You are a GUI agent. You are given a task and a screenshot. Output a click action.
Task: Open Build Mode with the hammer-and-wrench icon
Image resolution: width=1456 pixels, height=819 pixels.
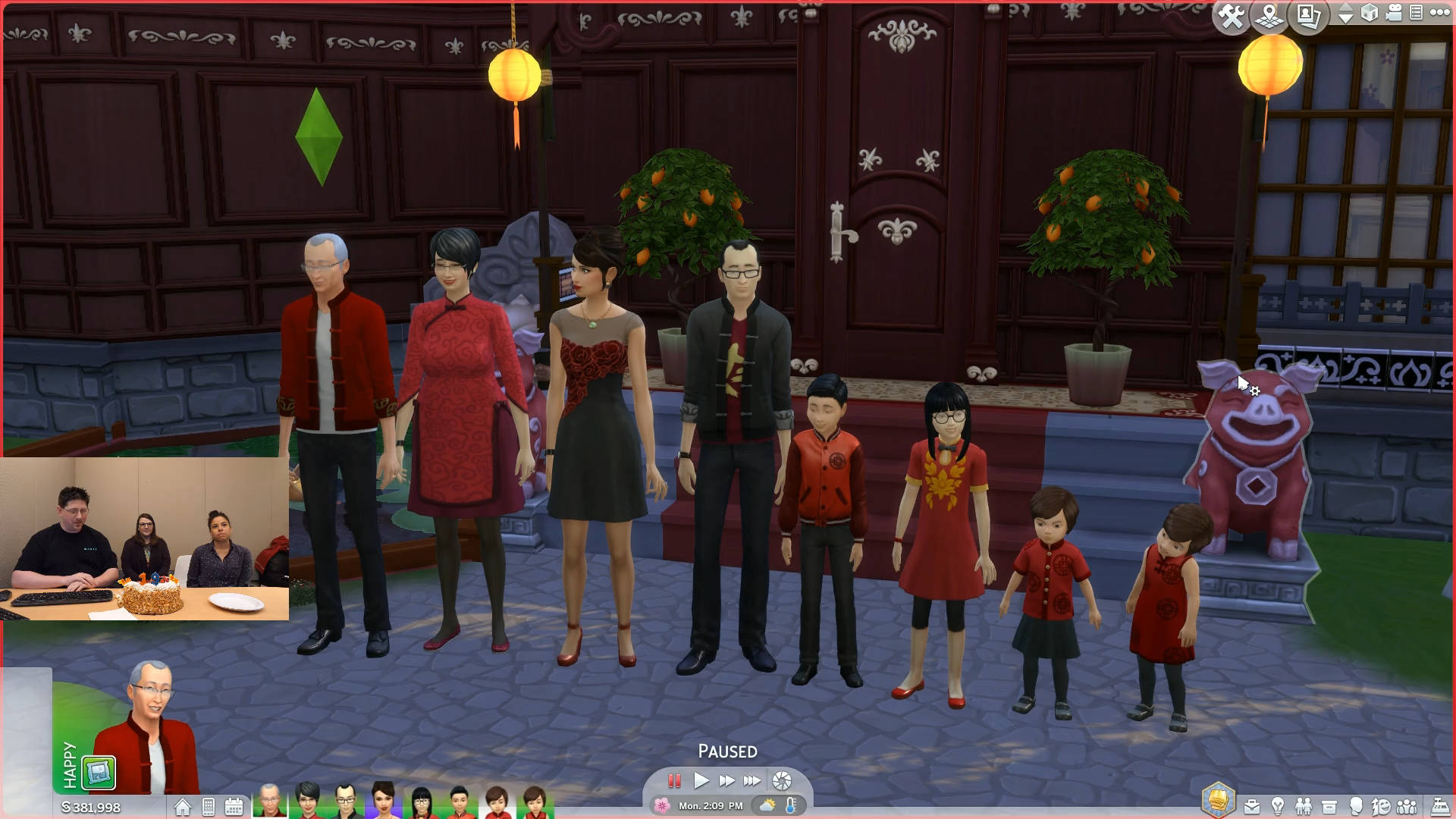[1232, 16]
